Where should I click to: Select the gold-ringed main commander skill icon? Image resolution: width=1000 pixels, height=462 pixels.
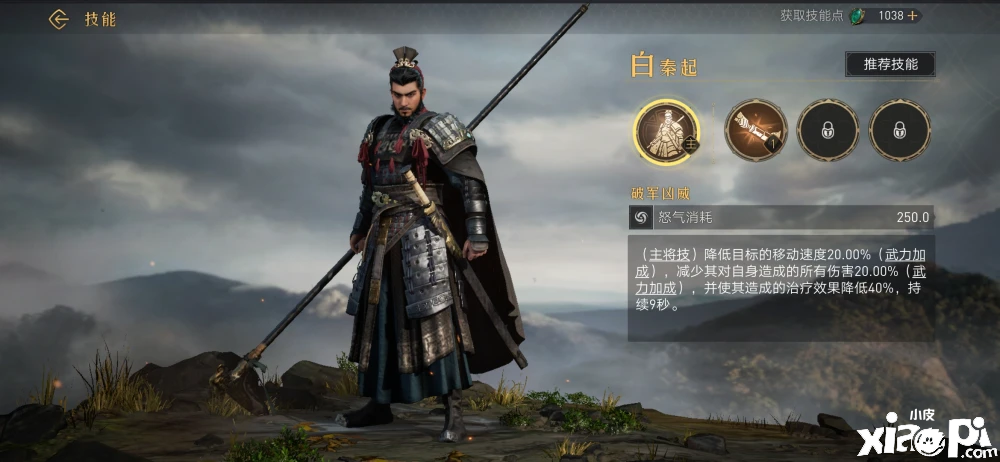point(667,131)
